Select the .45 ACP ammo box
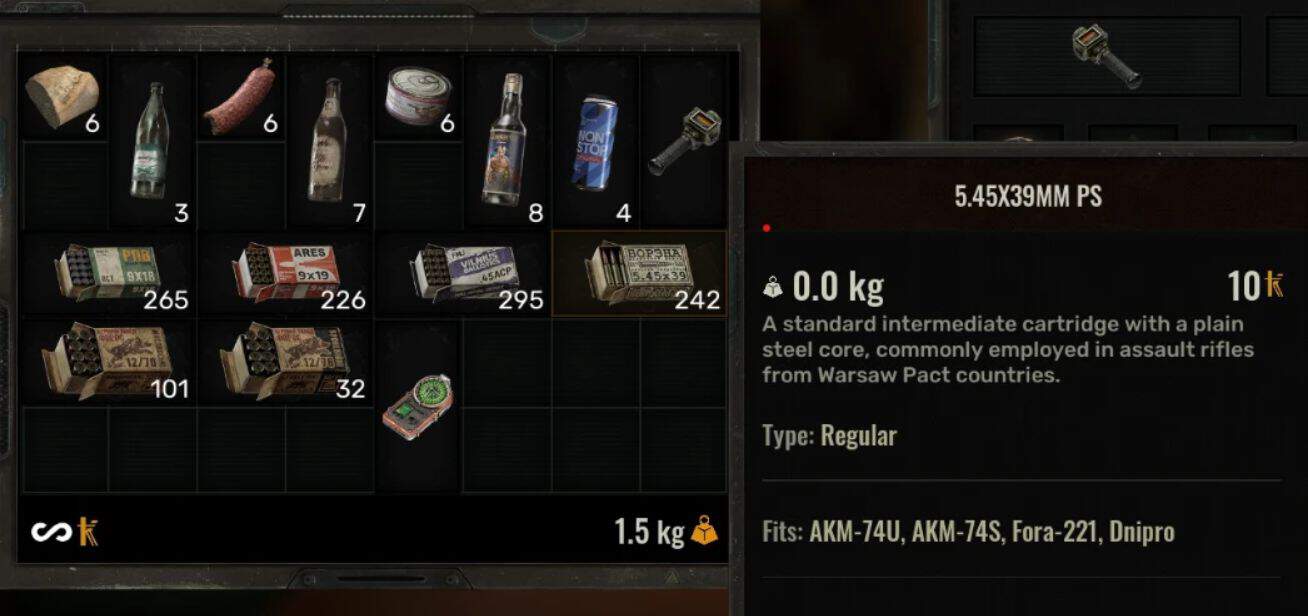 462,274
